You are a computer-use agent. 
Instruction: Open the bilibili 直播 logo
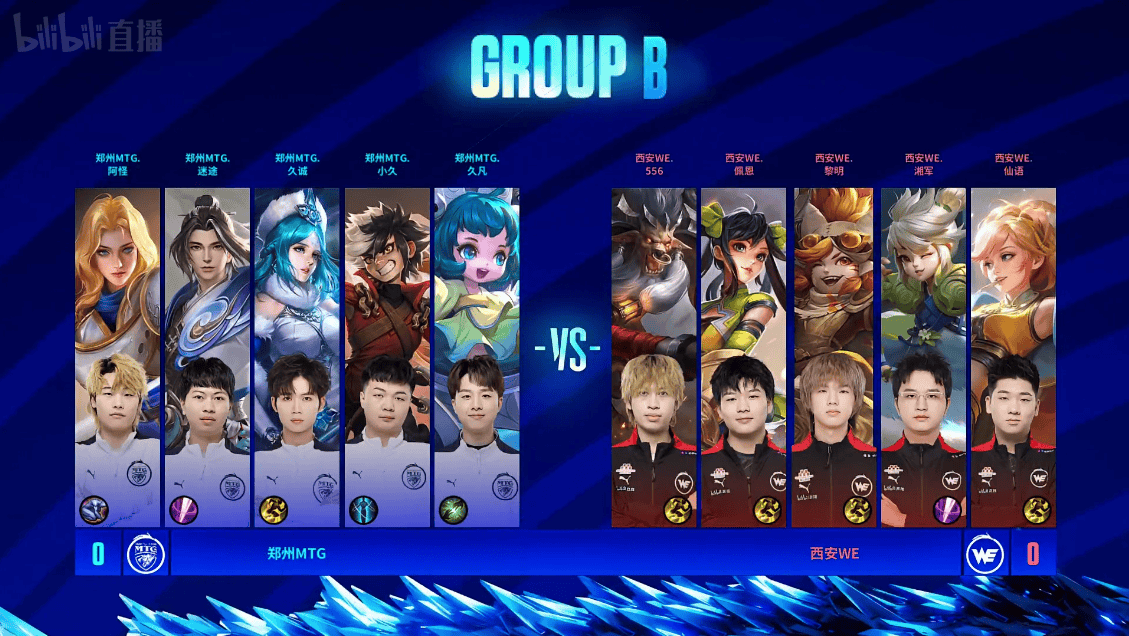[88, 38]
